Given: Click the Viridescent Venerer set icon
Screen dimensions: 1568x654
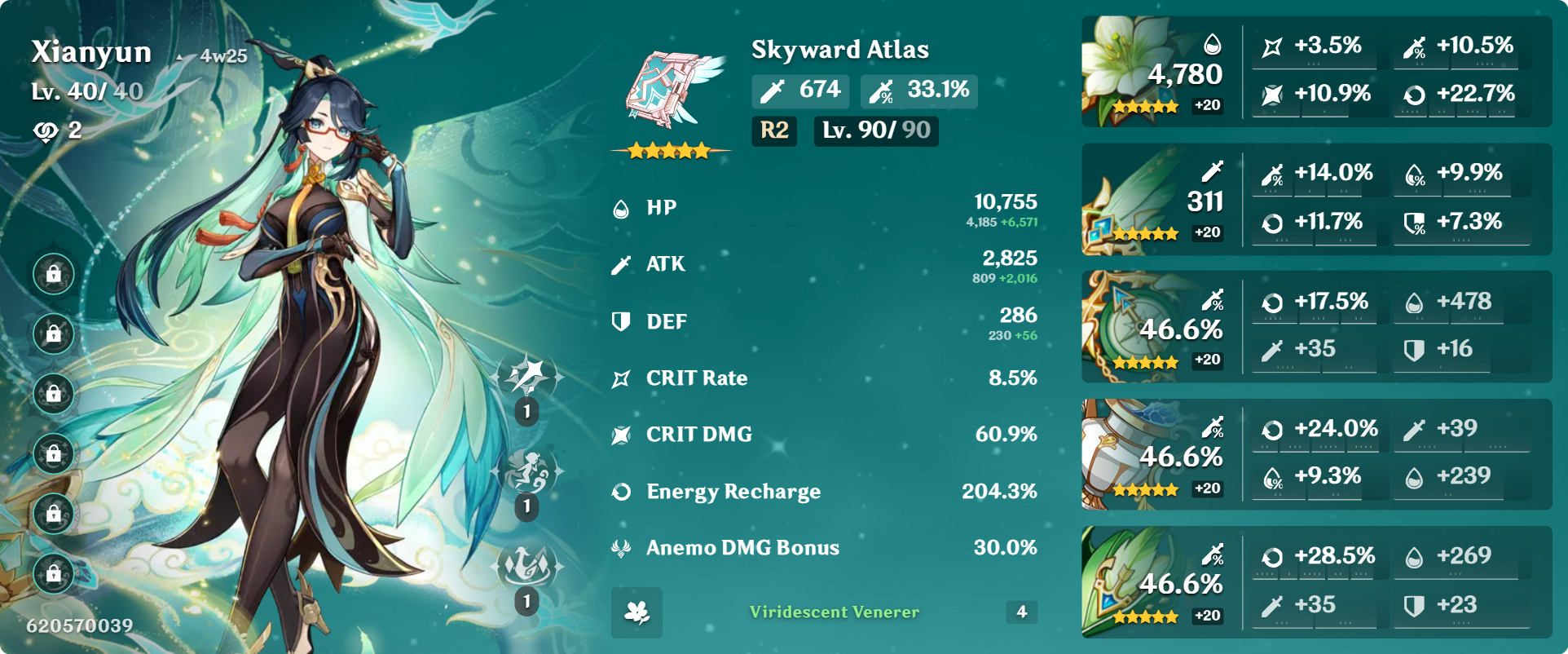Looking at the screenshot, I should coord(636,613).
